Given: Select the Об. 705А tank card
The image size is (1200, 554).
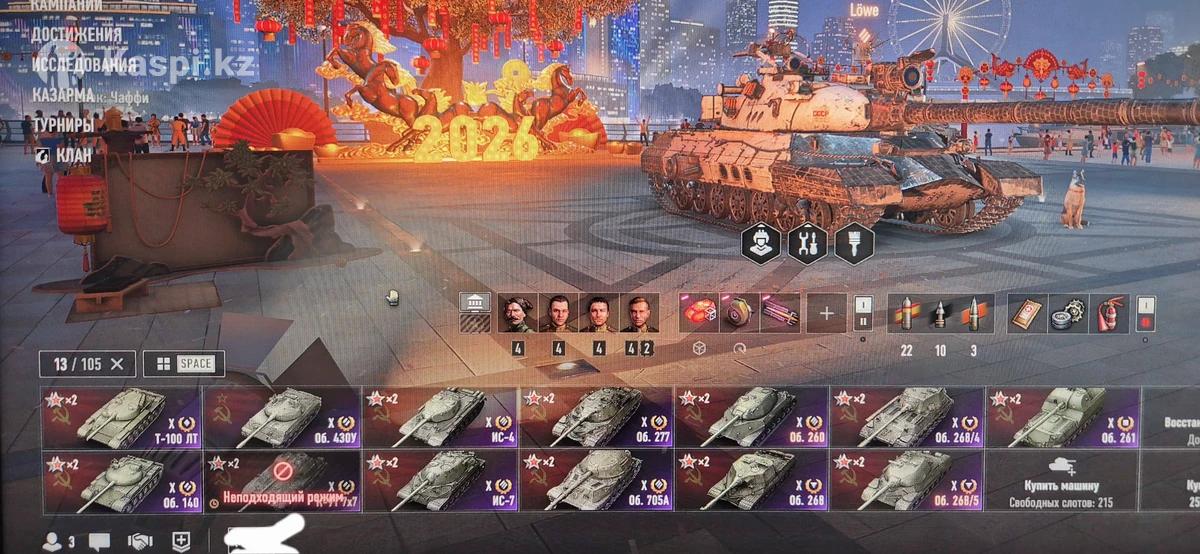Looking at the screenshot, I should coord(596,481).
